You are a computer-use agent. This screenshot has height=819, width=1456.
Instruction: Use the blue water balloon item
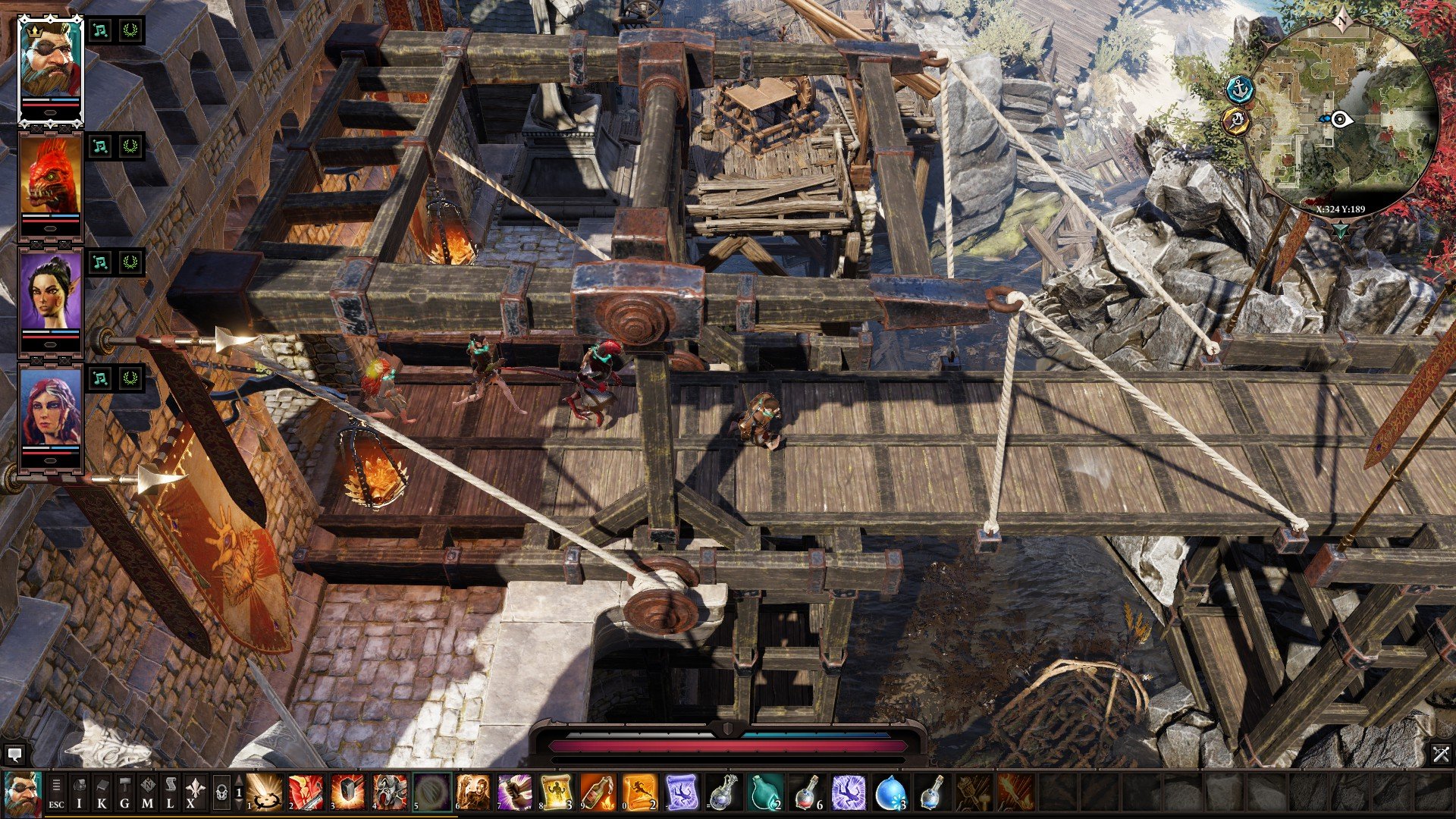click(x=890, y=792)
